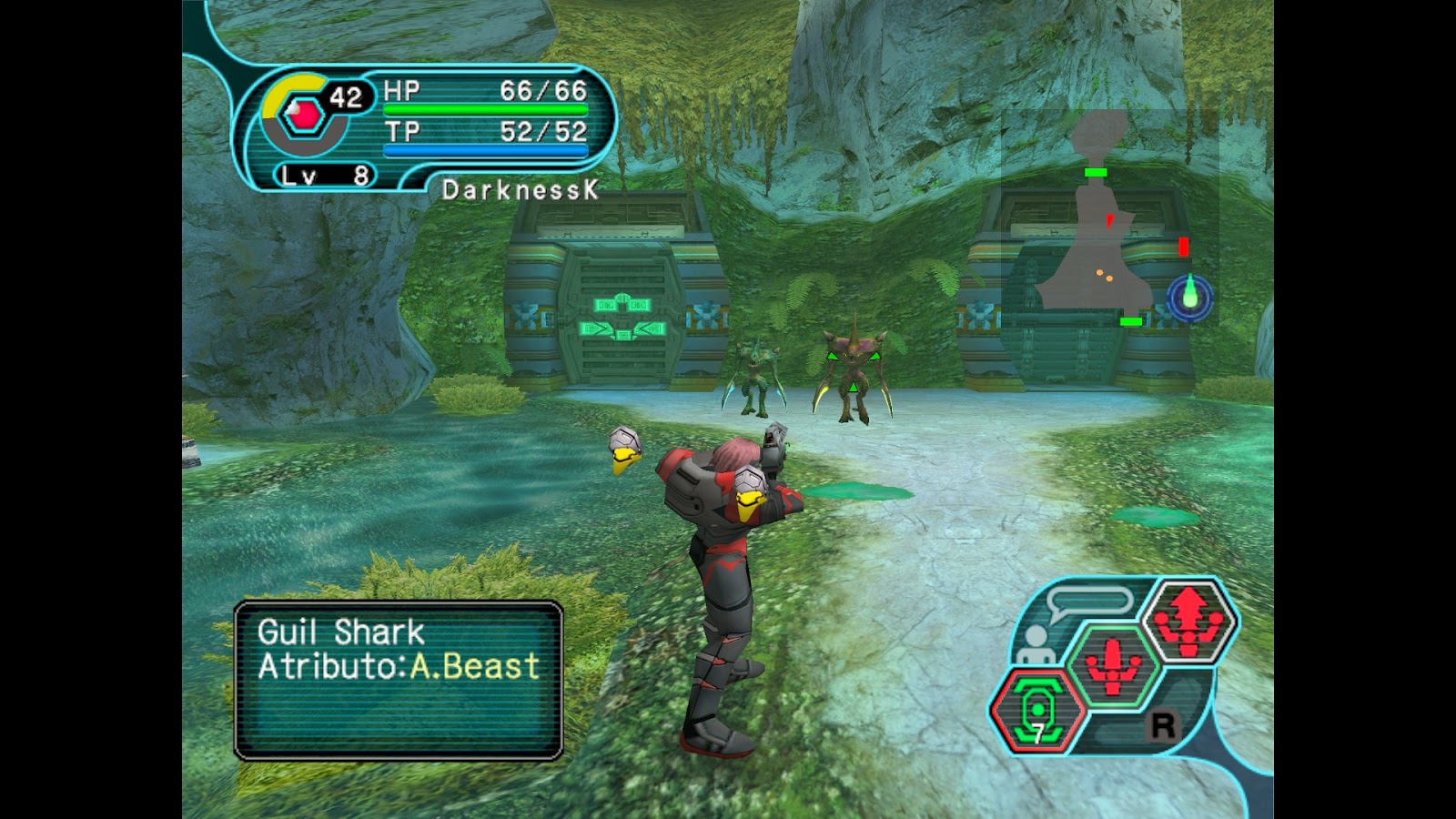Use the green item hexagon showing 7
1456x819 pixels.
click(x=1038, y=711)
